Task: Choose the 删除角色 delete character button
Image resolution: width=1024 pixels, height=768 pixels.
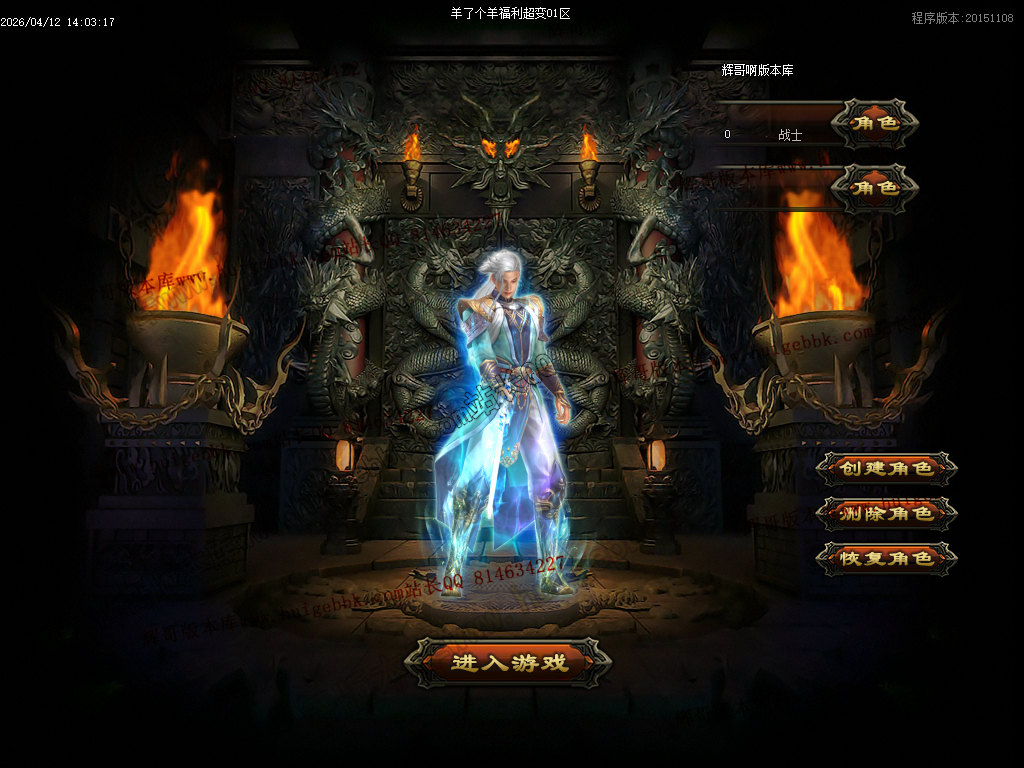Action: 886,513
